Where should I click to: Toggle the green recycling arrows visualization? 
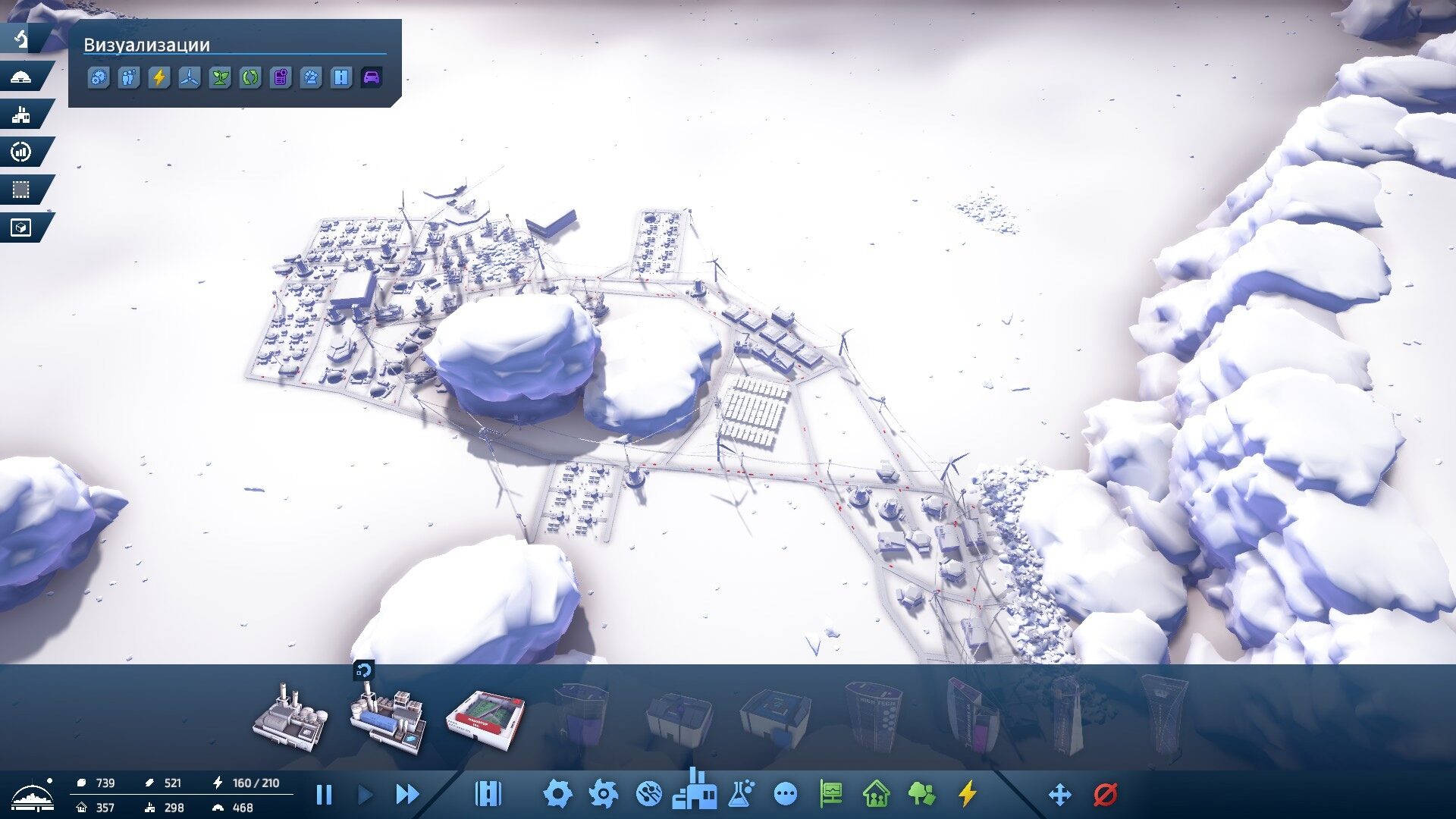coord(250,77)
